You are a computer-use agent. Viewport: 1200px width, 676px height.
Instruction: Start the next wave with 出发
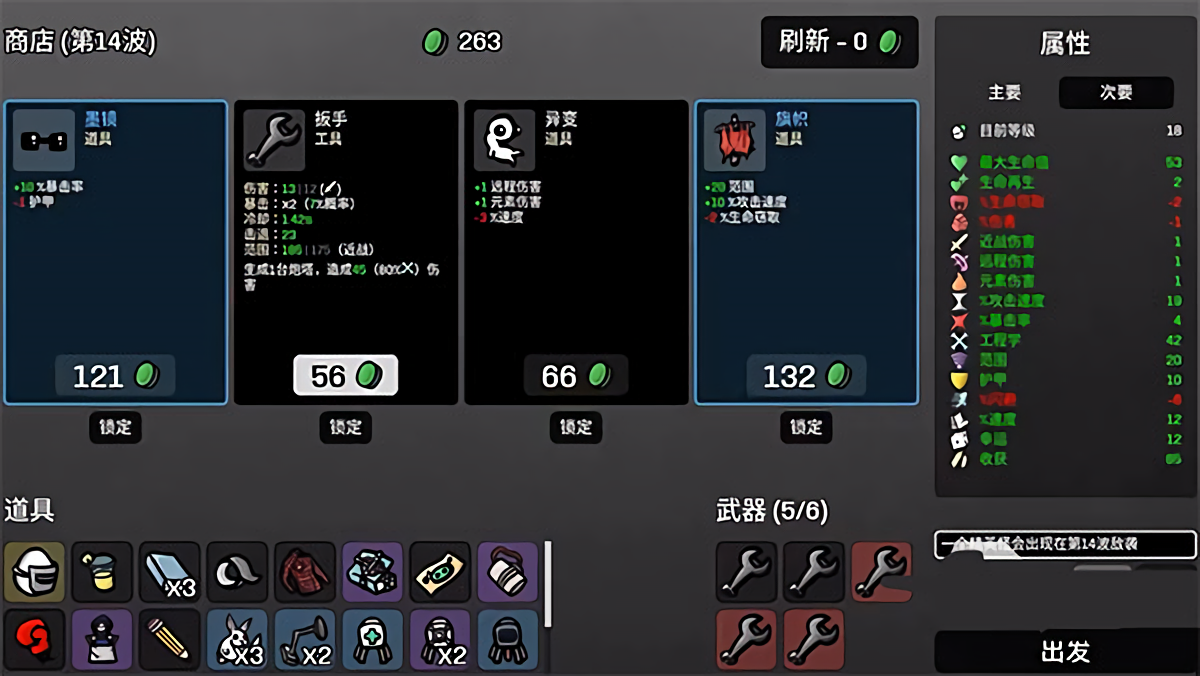pyautogui.click(x=1065, y=652)
